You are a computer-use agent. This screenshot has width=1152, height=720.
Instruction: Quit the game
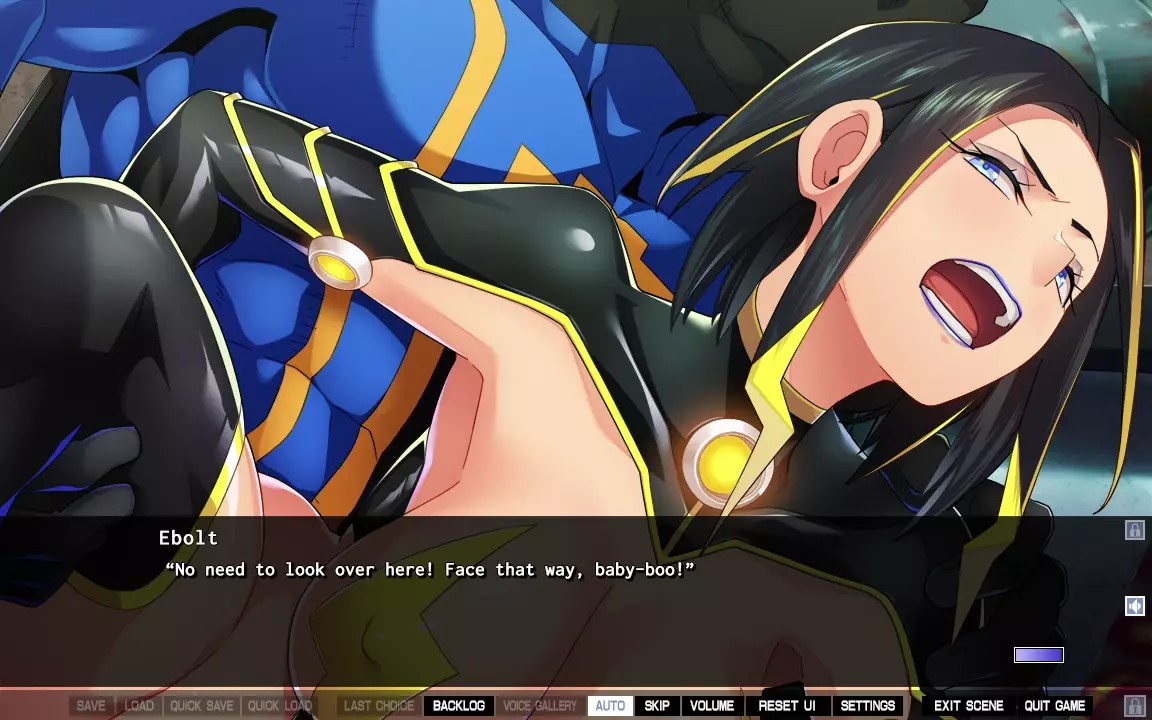[1054, 706]
